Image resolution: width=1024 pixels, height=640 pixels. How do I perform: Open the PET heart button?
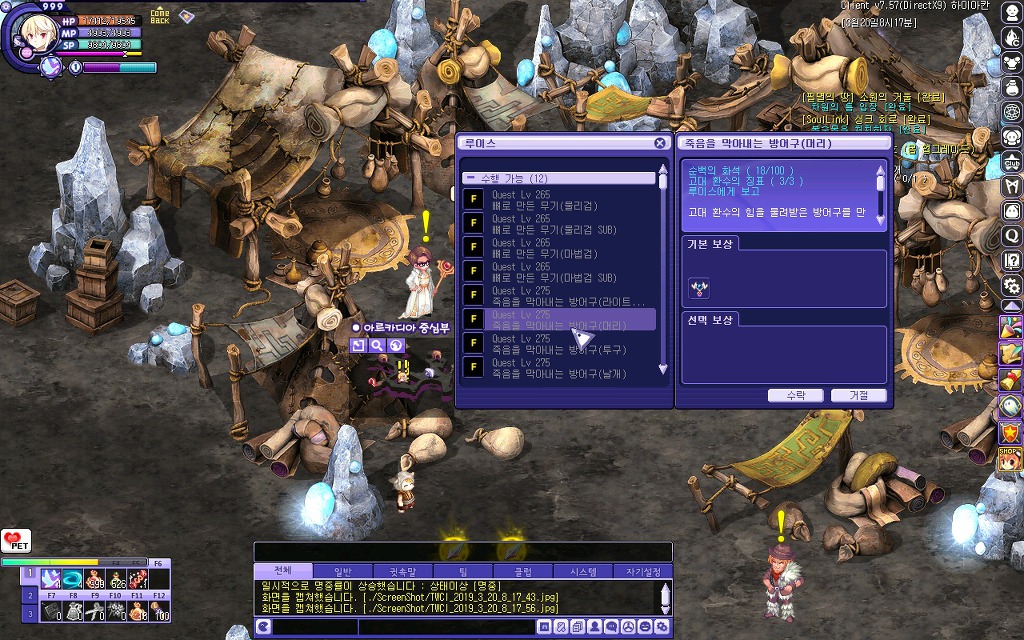pyautogui.click(x=14, y=541)
